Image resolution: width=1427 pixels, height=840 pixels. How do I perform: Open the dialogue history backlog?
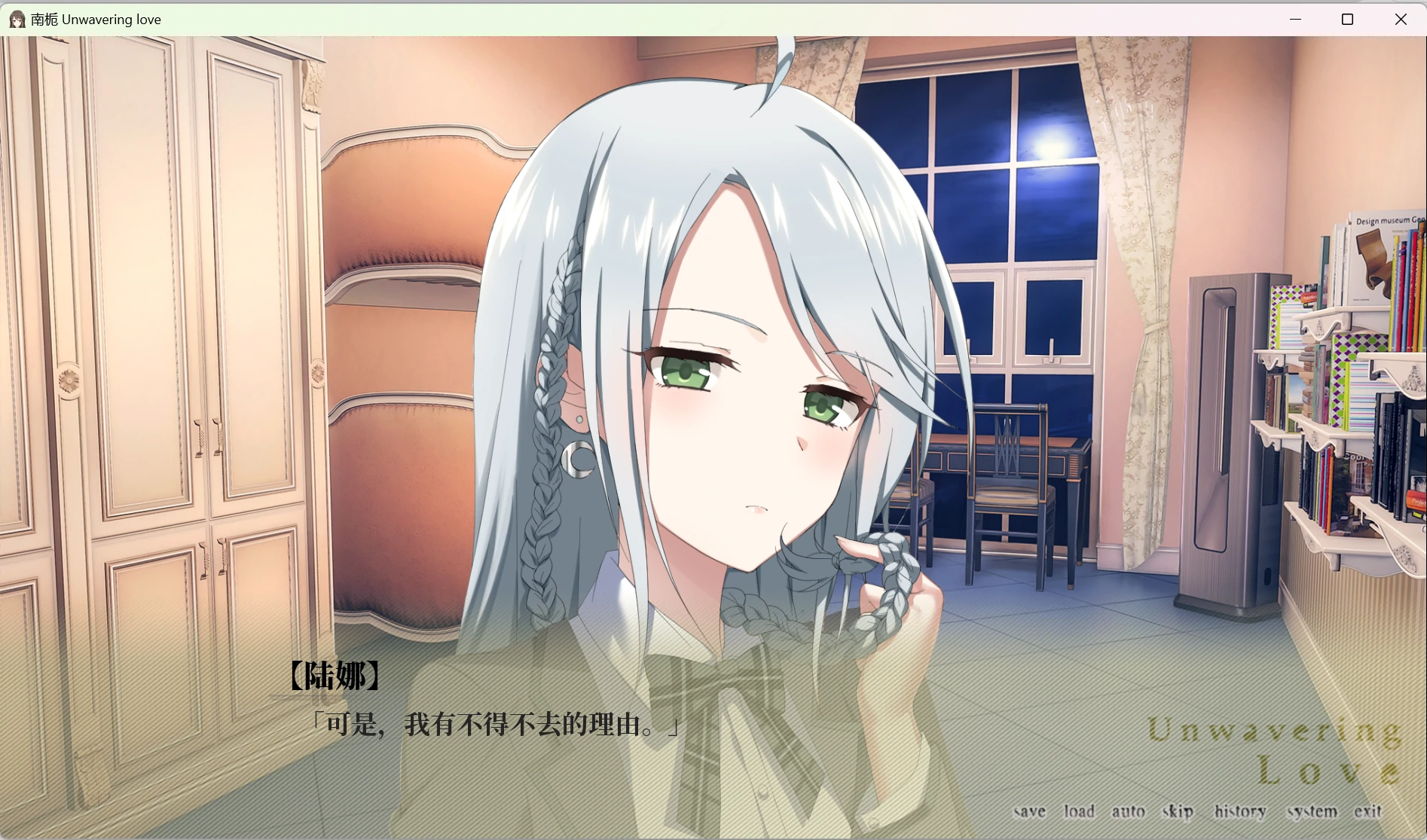click(x=1240, y=811)
